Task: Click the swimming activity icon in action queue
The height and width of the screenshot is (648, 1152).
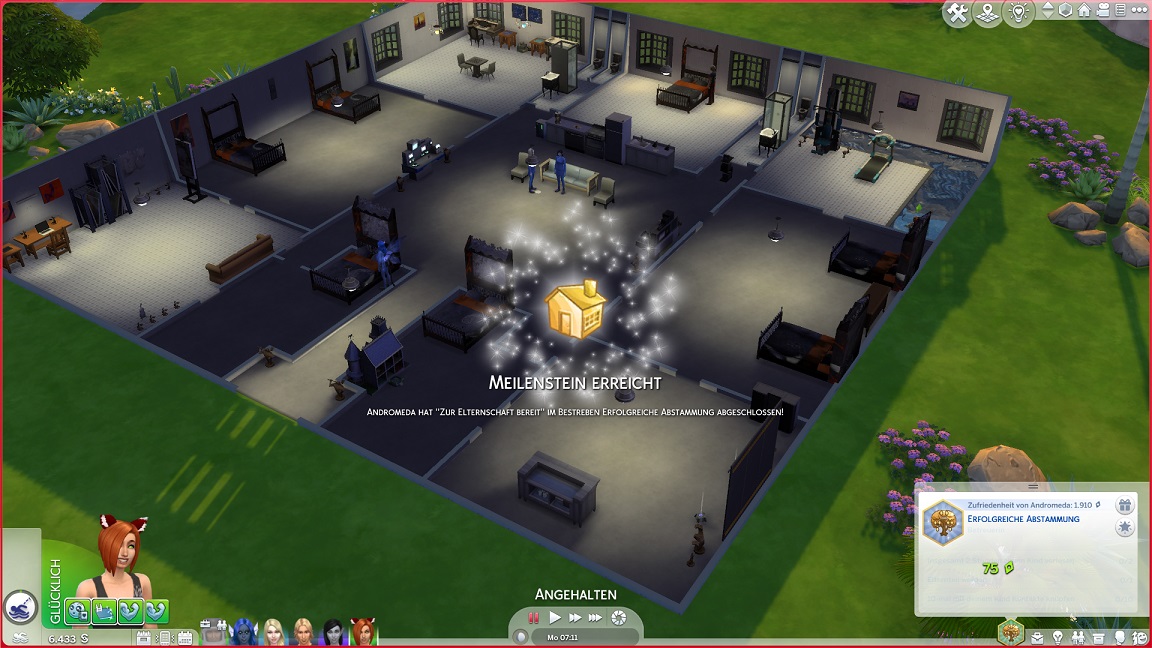Action: (20, 606)
